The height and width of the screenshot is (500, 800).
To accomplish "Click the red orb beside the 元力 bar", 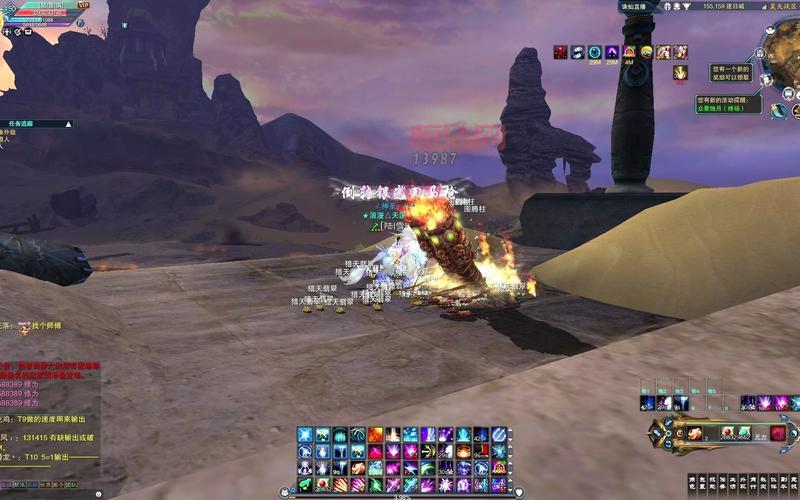I will (x=778, y=434).
